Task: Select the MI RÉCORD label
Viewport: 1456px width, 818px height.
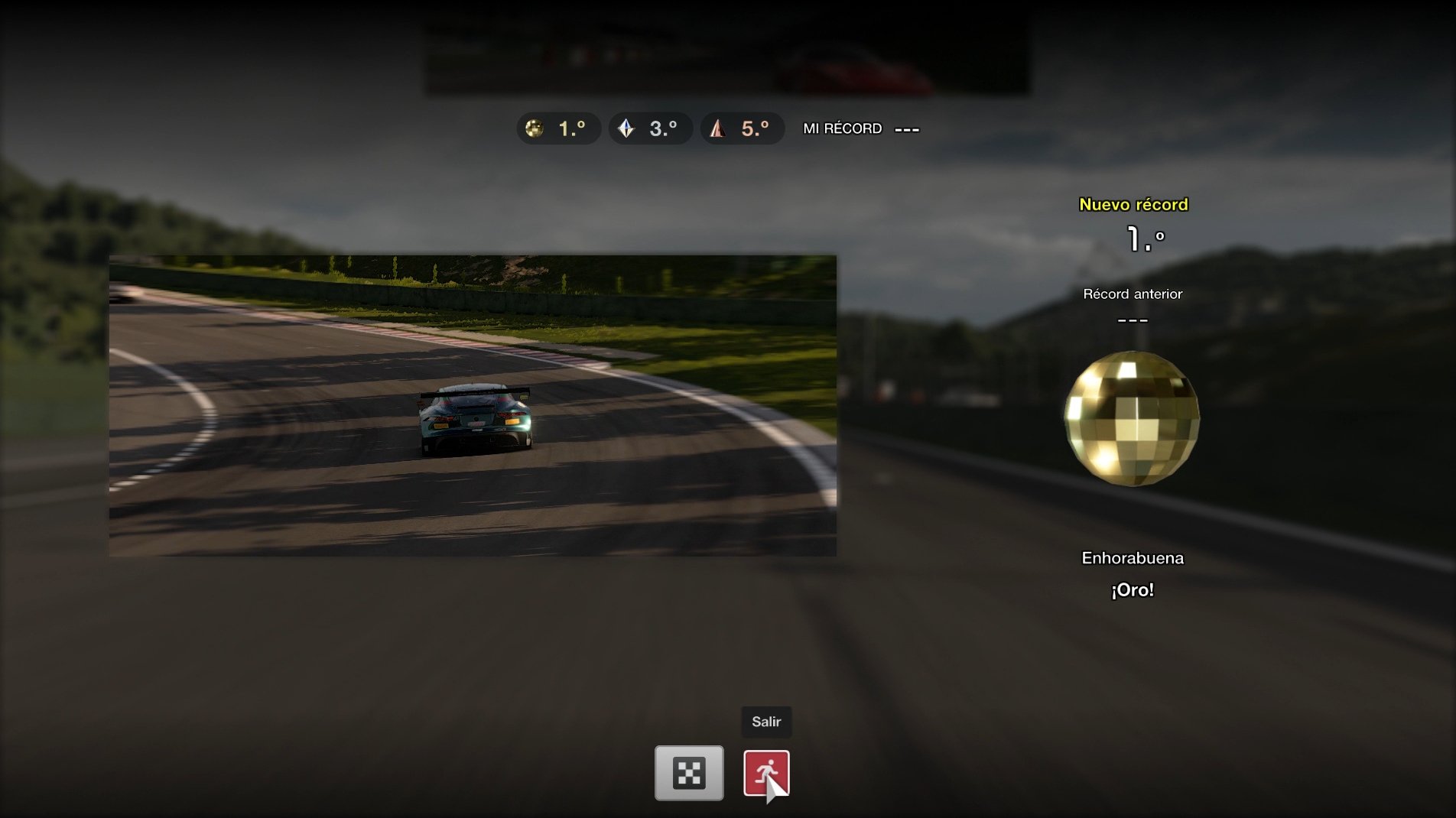Action: click(x=841, y=128)
